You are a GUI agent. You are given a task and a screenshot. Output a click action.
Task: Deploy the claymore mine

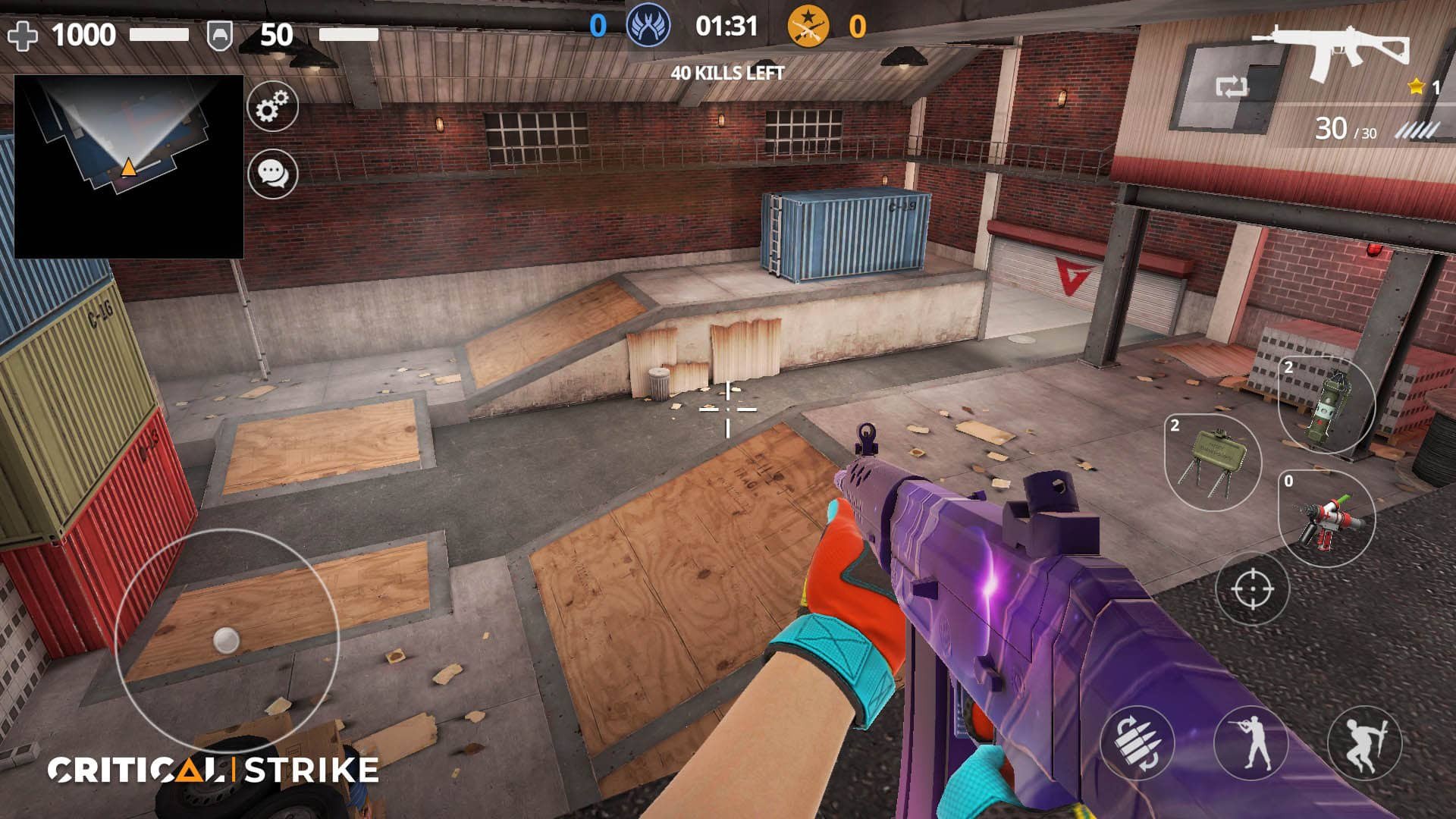click(x=1212, y=462)
